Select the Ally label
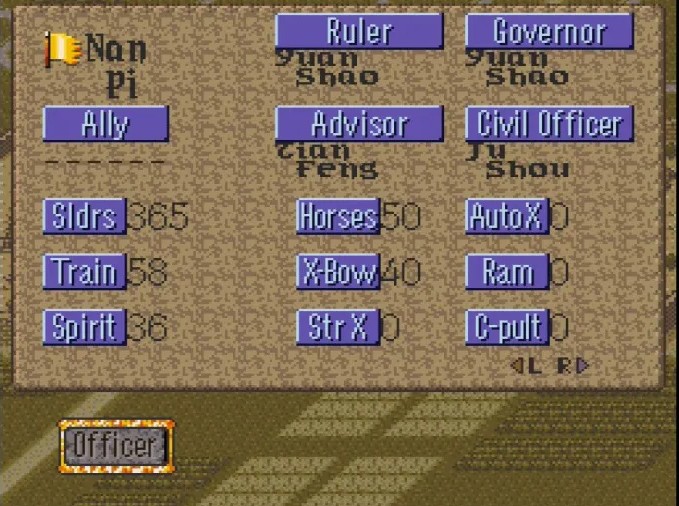This screenshot has width=679, height=506. (x=105, y=125)
